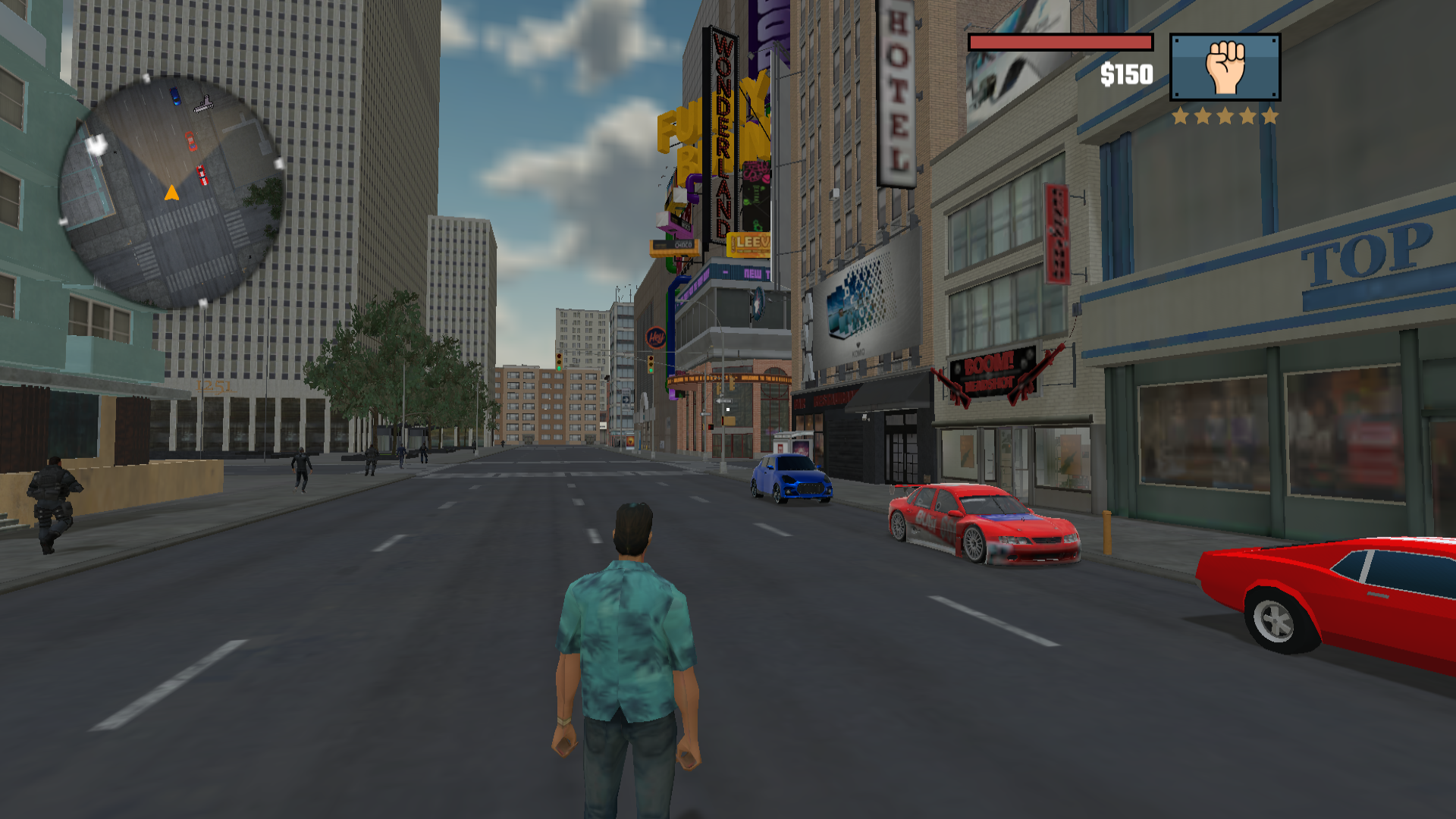This screenshot has height=819, width=1456.
Task: Click the first wanted-level star
Action: (1181, 115)
